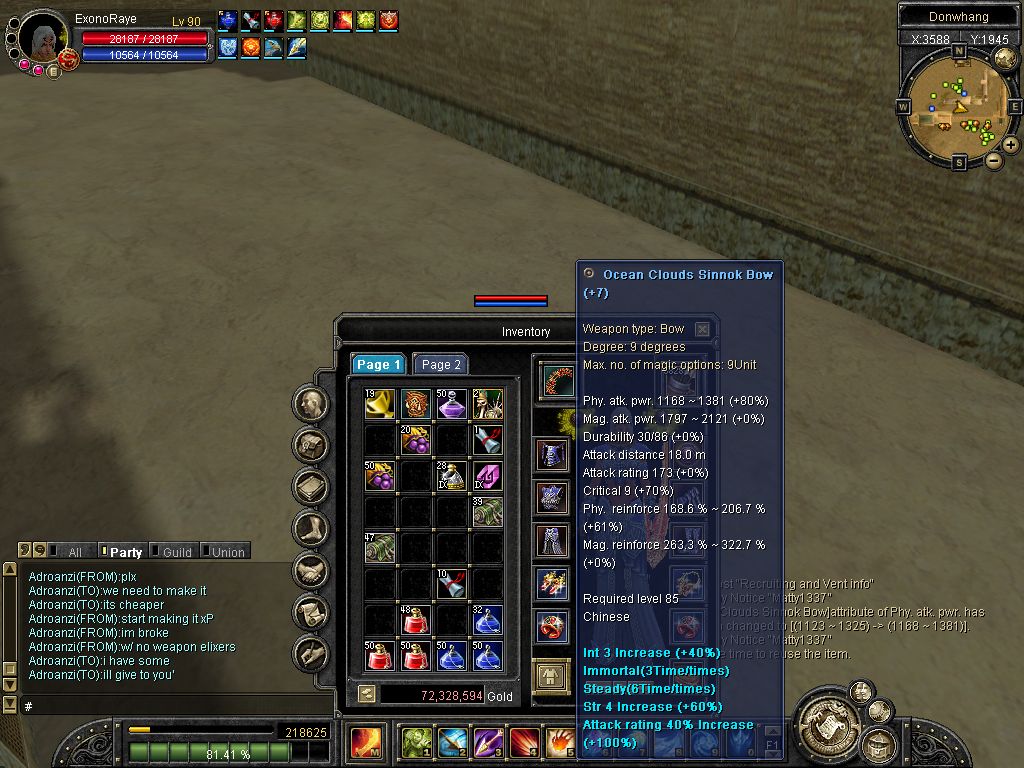This screenshot has width=1024, height=768.
Task: Show the All chat tab
Action: 73,552
